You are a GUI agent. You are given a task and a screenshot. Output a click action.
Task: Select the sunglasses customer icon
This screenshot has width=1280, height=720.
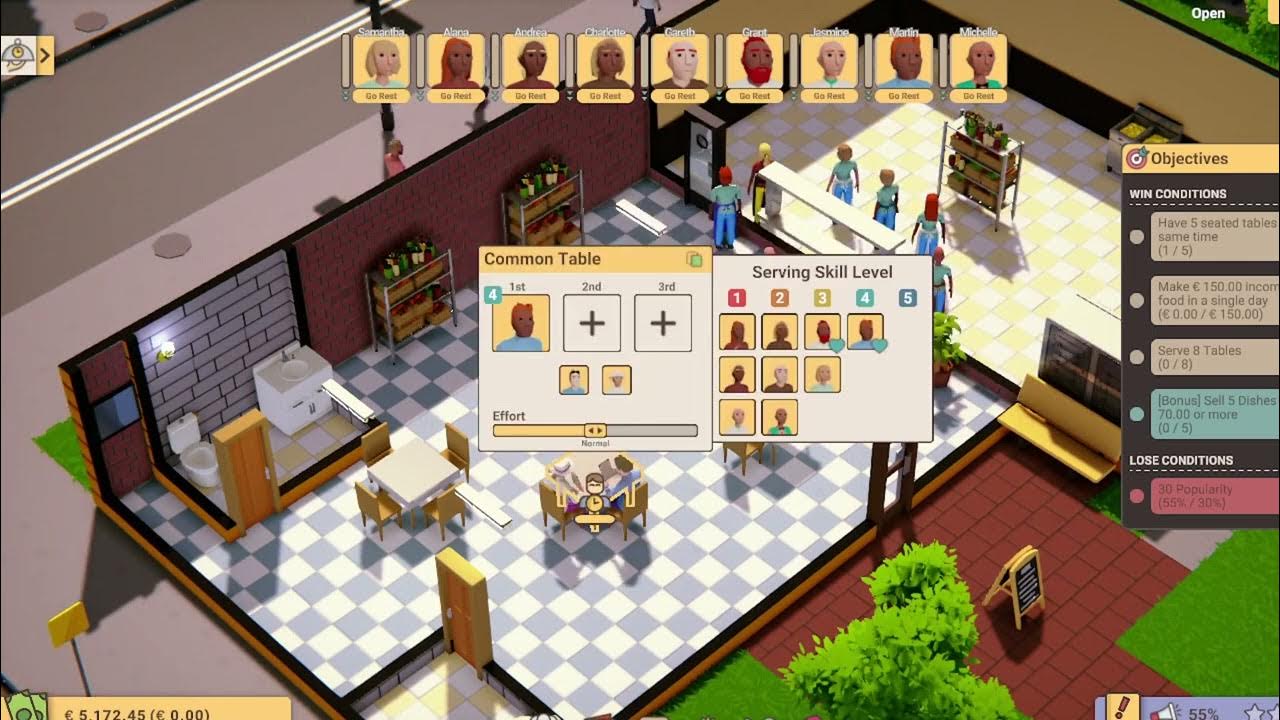(x=573, y=380)
